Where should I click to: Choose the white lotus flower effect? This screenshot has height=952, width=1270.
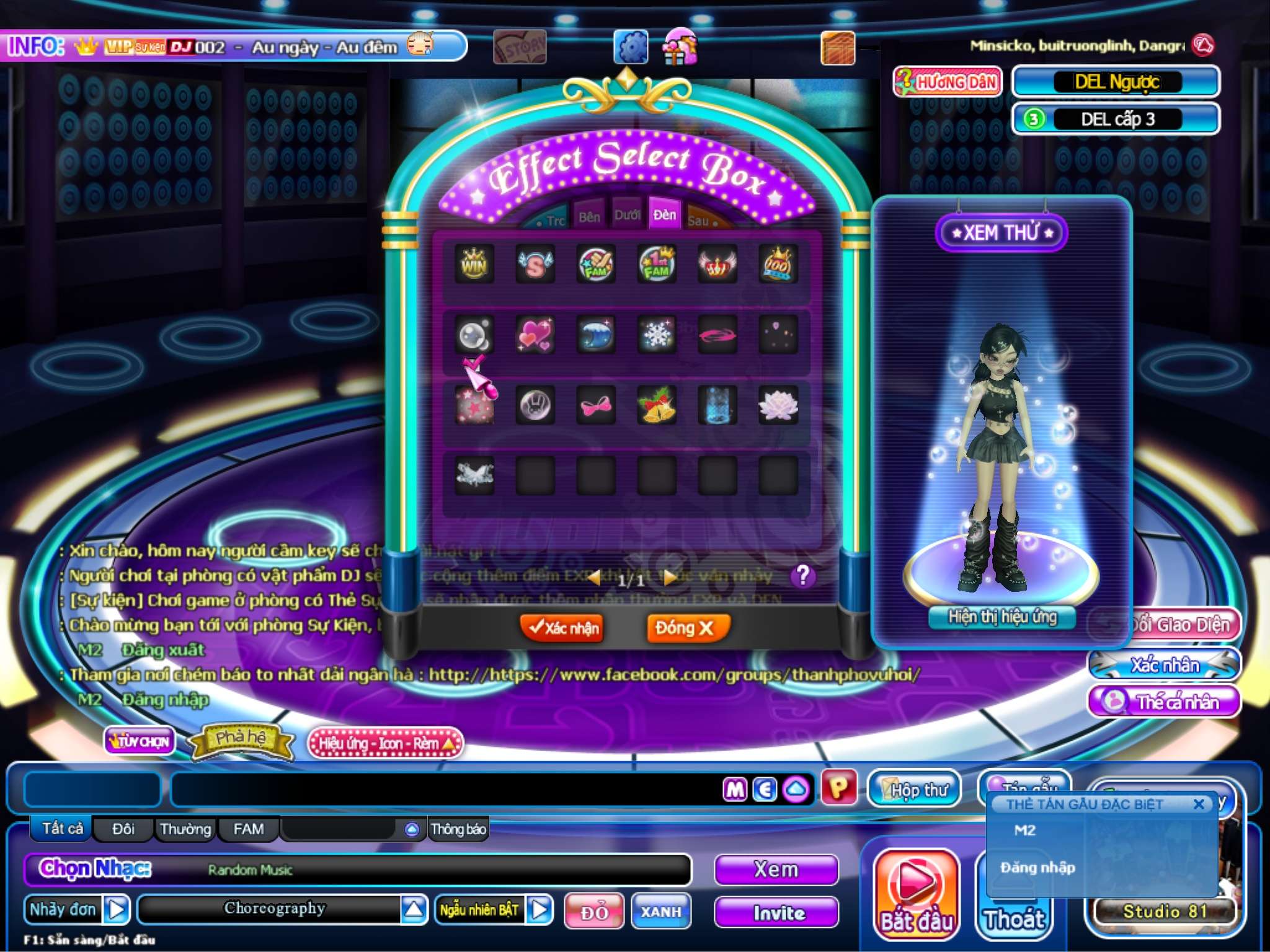[778, 405]
